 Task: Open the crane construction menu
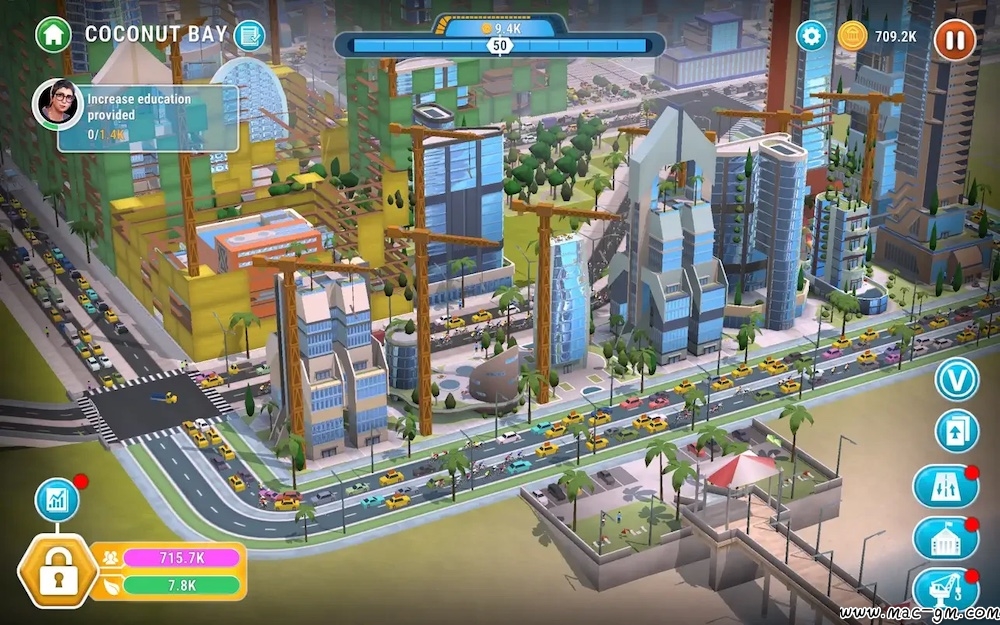tap(945, 588)
